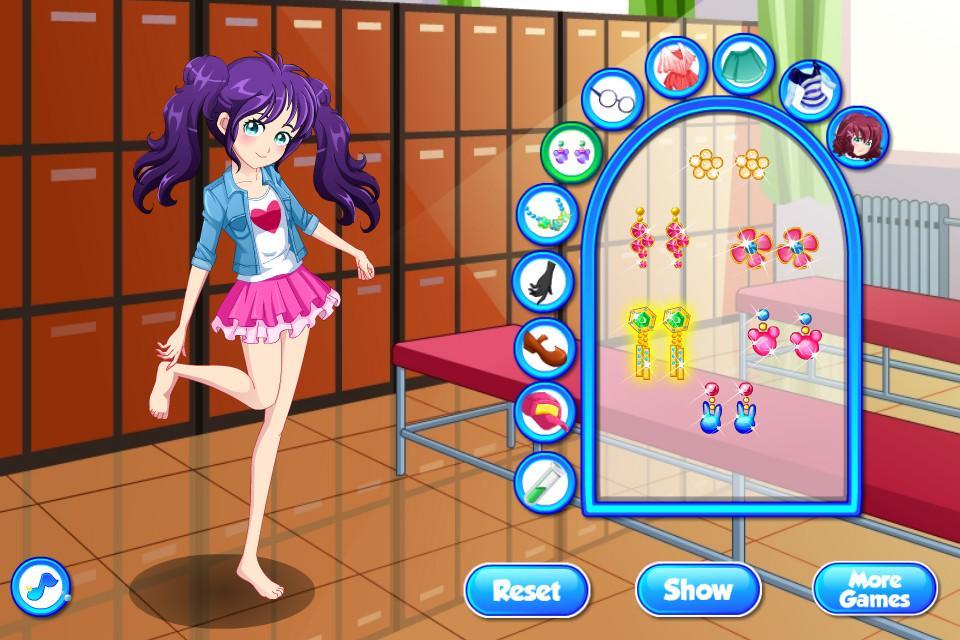The width and height of the screenshot is (960, 640).
Task: Switch to the black gloves category
Action: (545, 280)
